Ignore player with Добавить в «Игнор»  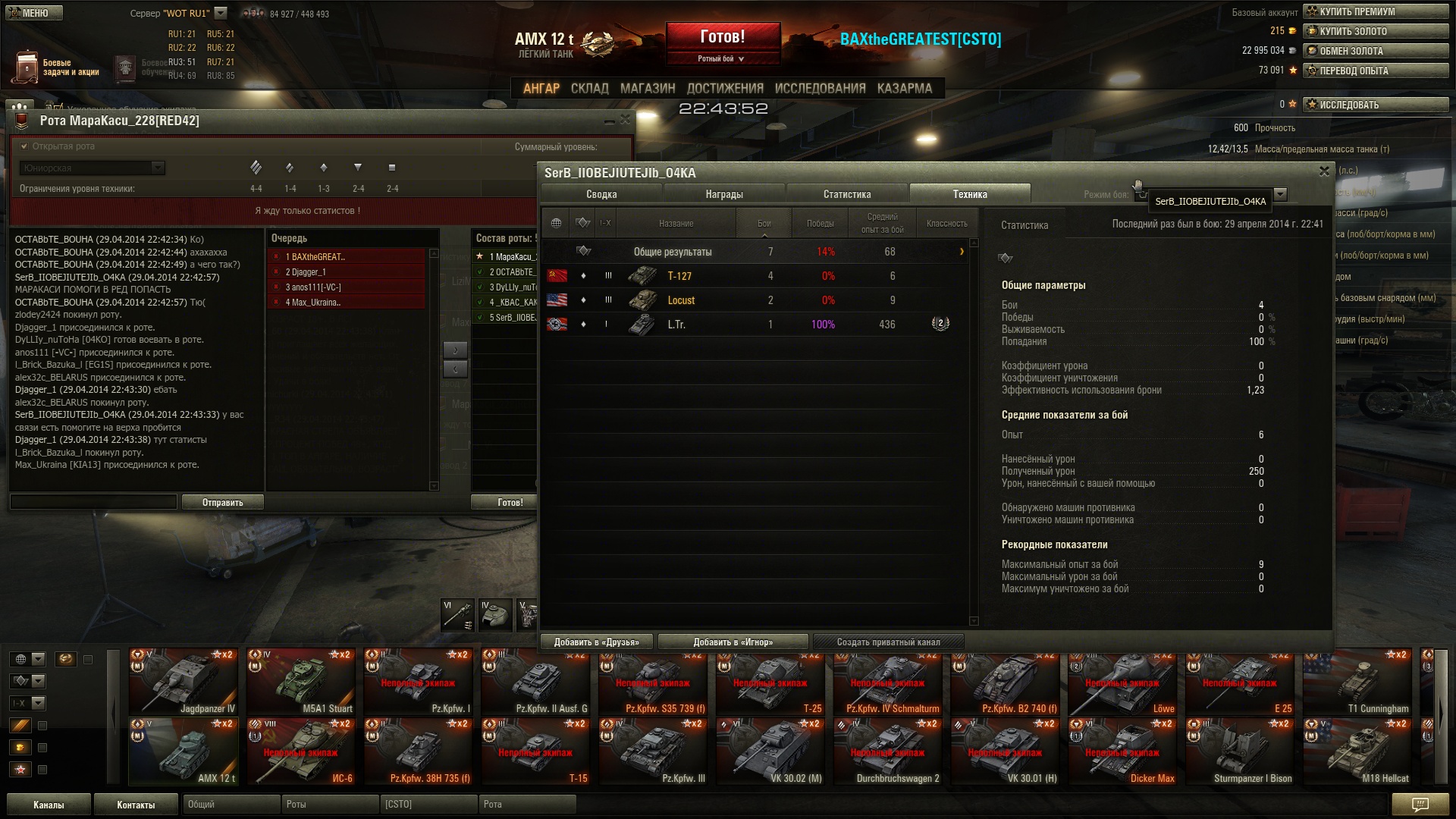pyautogui.click(x=733, y=642)
